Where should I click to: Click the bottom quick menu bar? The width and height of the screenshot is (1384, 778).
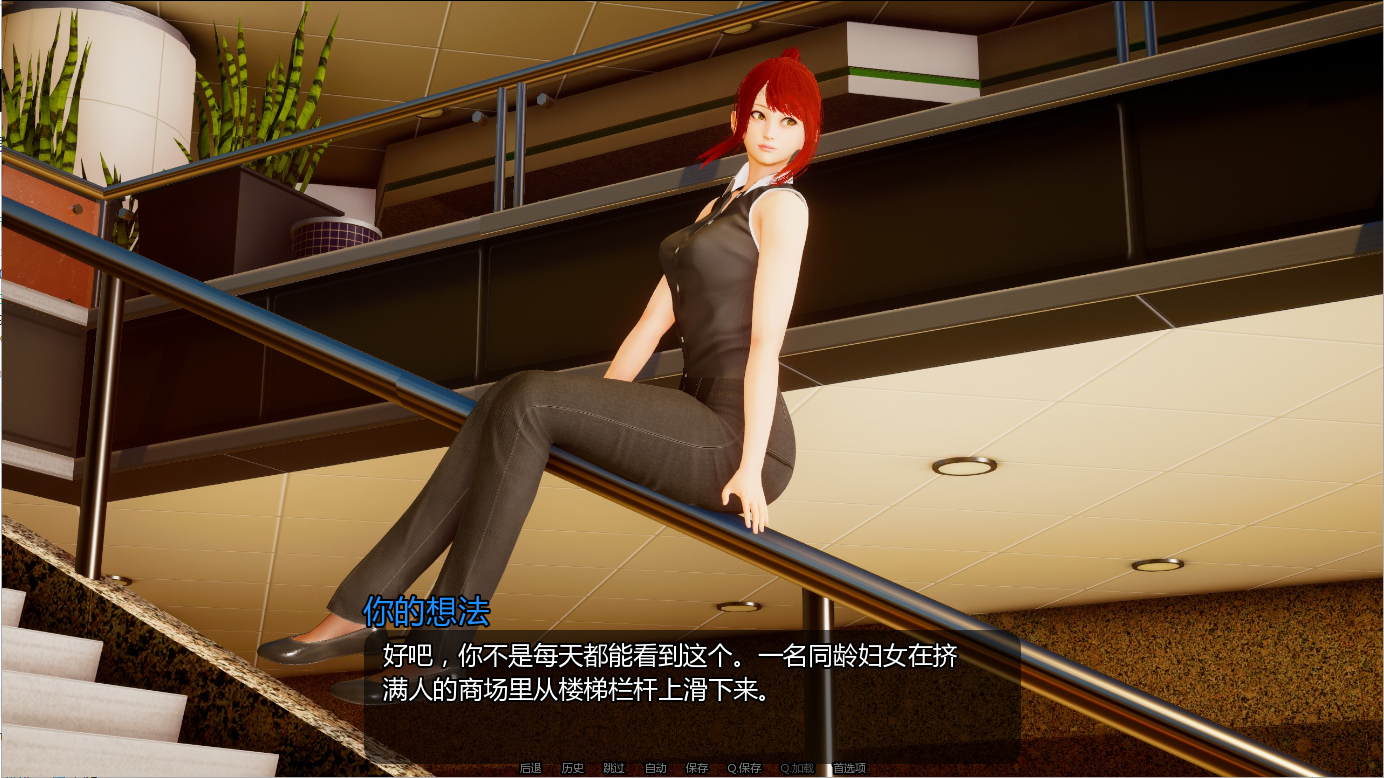click(690, 769)
